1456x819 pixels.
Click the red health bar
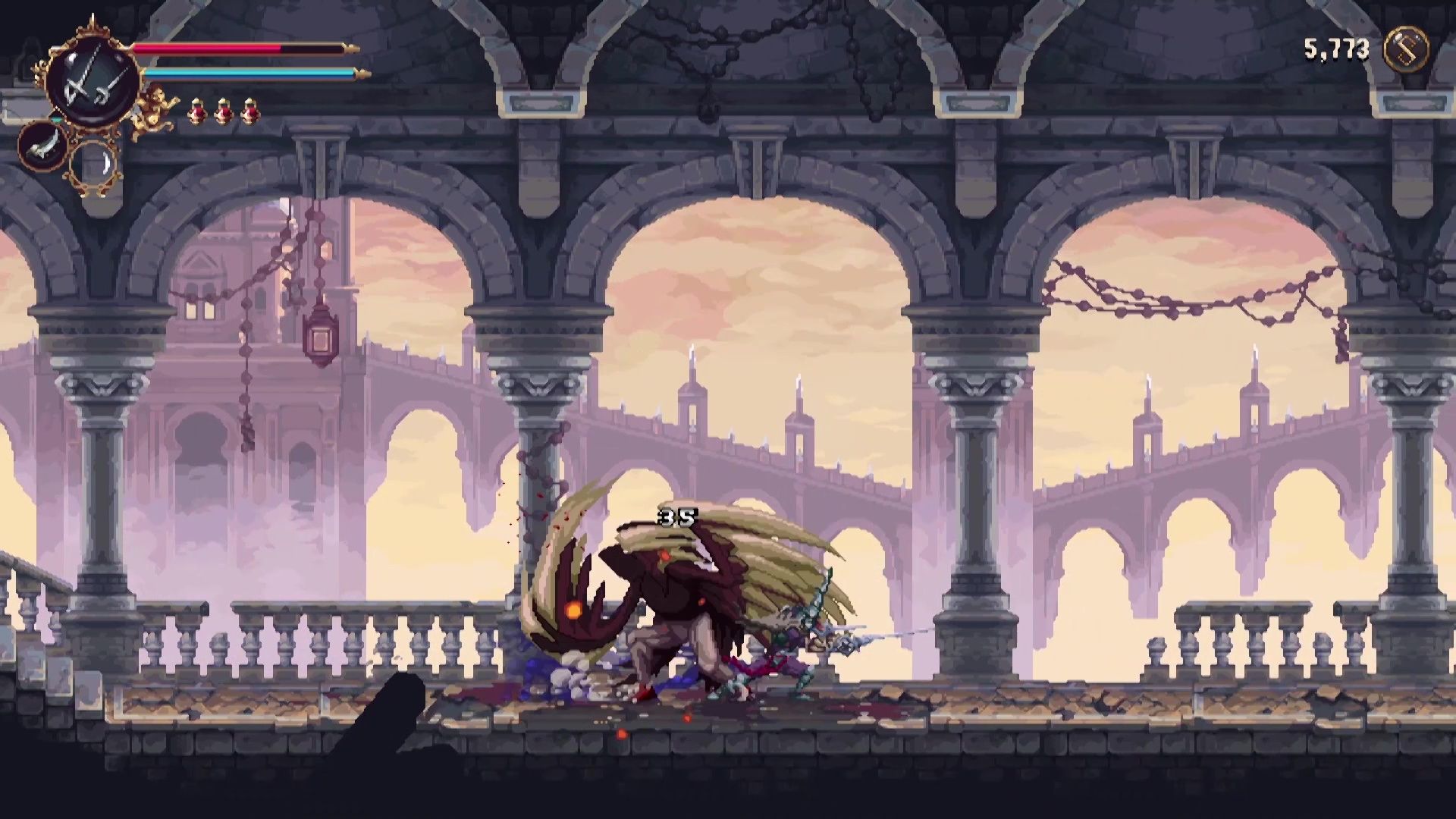(x=205, y=47)
